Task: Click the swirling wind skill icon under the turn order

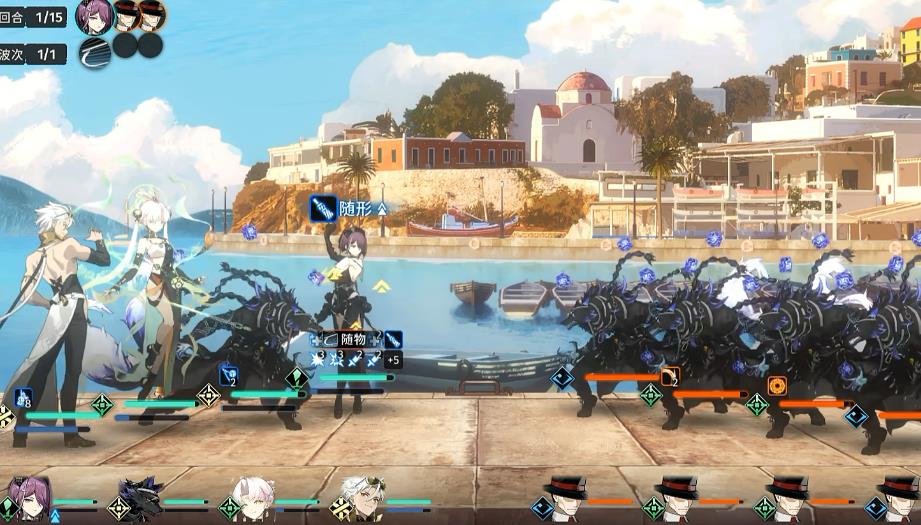Action: (94, 52)
